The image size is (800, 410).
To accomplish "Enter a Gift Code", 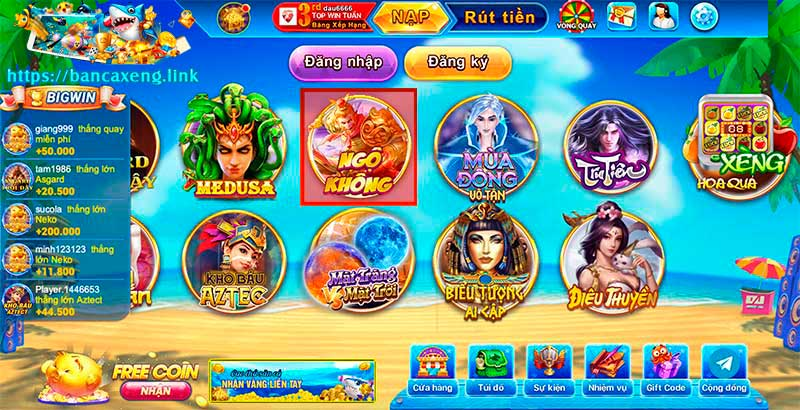I will (x=665, y=371).
